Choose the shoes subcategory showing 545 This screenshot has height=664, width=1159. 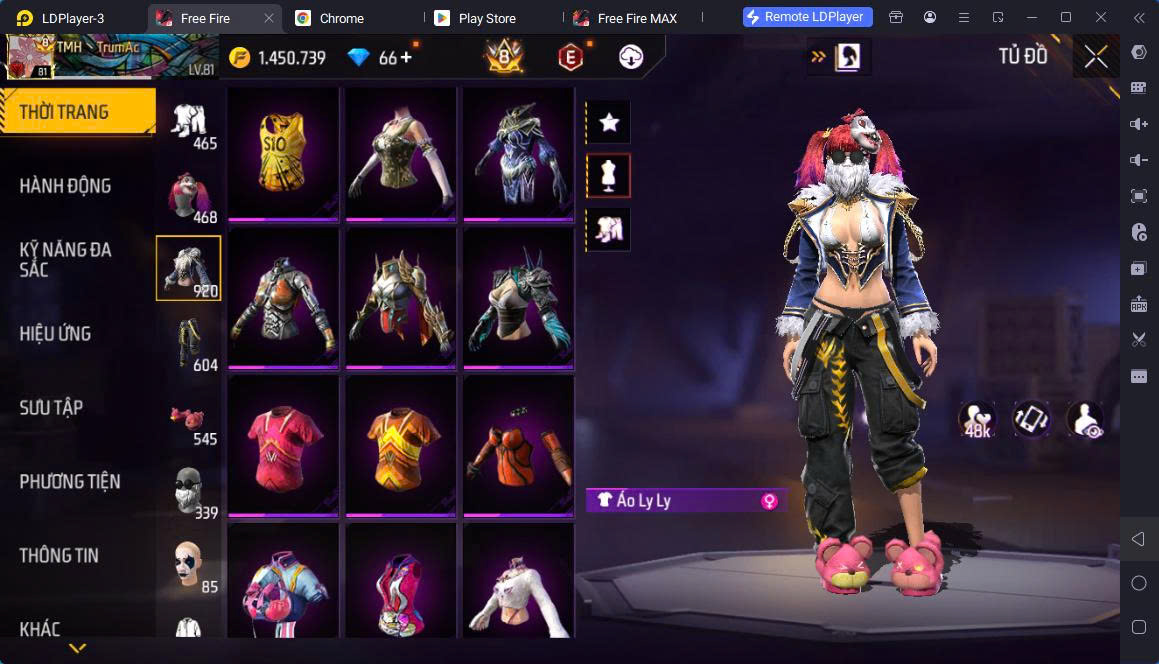(x=189, y=421)
